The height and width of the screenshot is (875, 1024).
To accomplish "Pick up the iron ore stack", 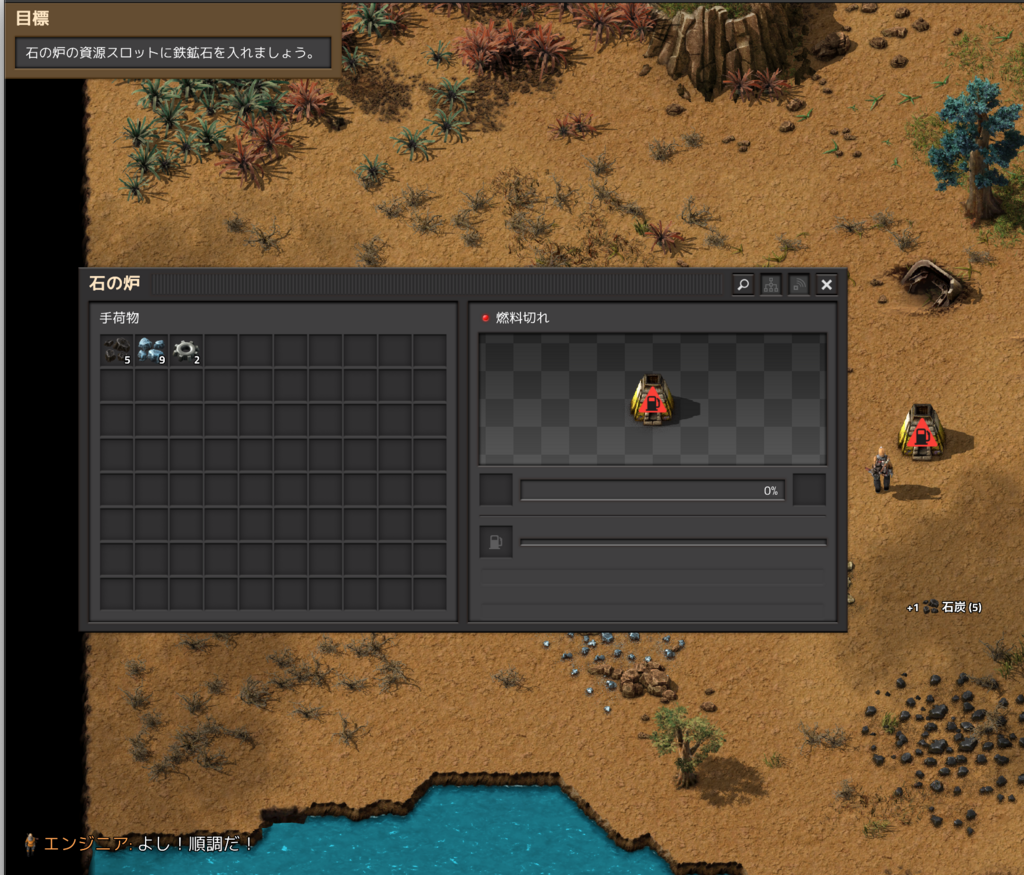I will 152,350.
